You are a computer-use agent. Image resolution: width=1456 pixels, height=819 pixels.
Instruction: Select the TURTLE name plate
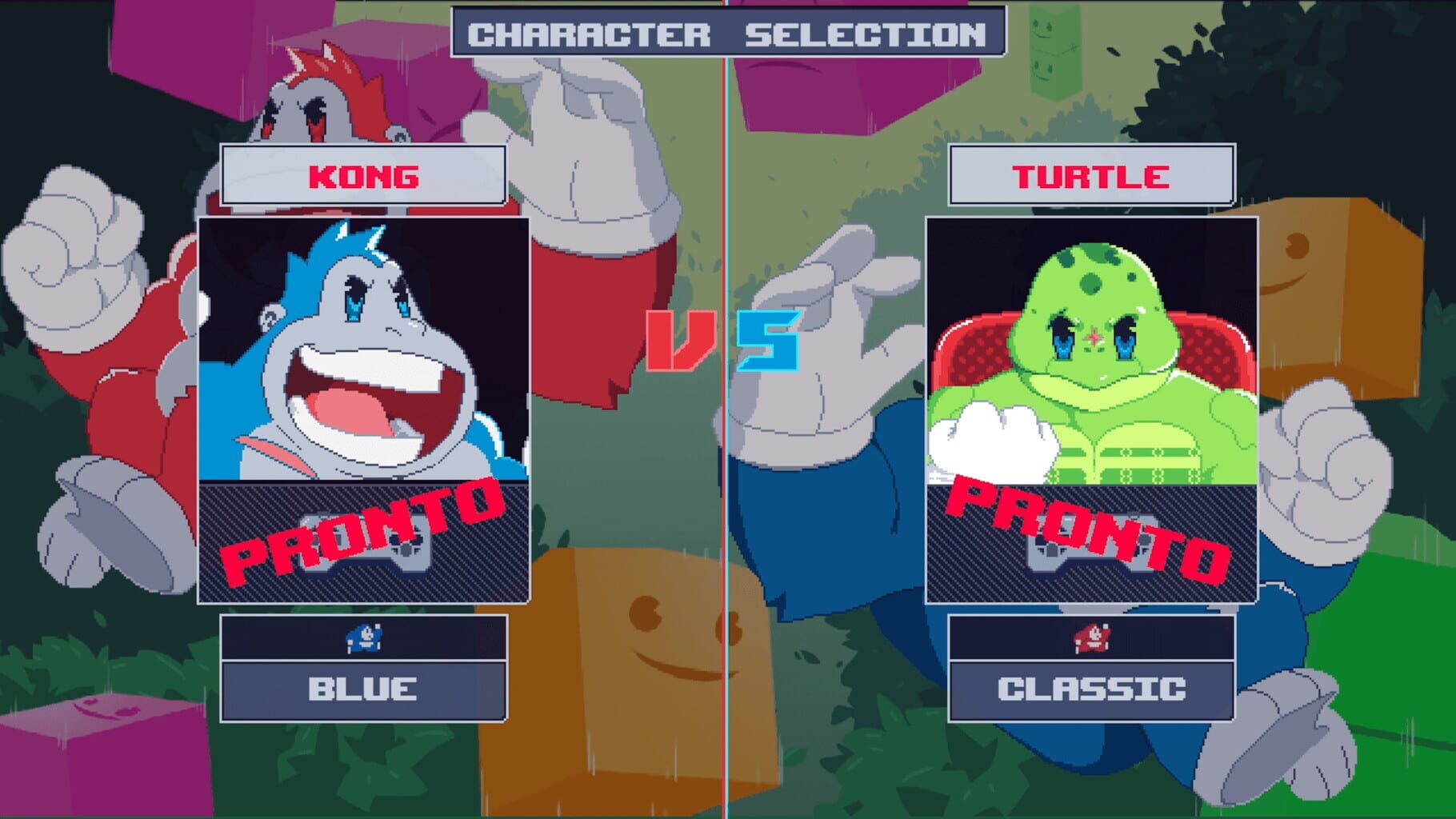coord(1092,178)
